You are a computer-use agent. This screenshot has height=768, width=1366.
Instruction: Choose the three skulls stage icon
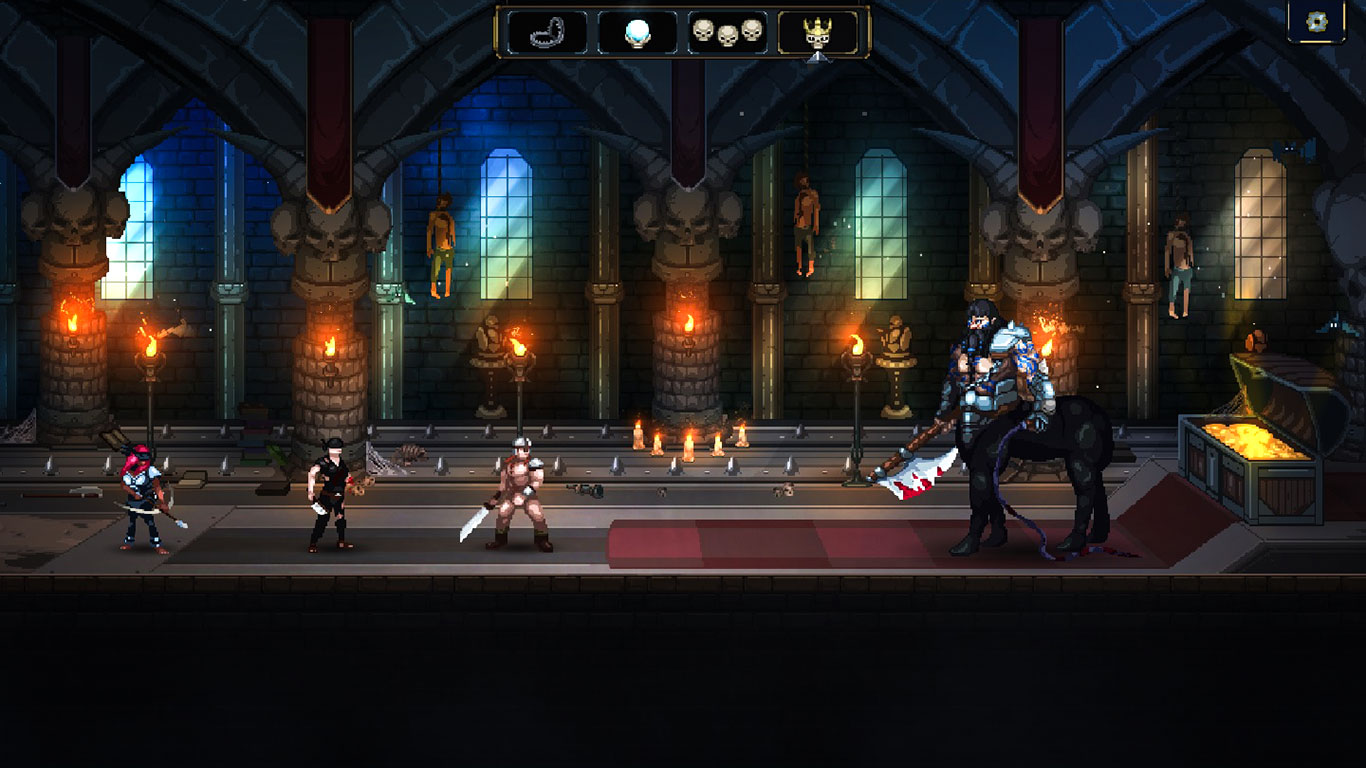tap(727, 33)
